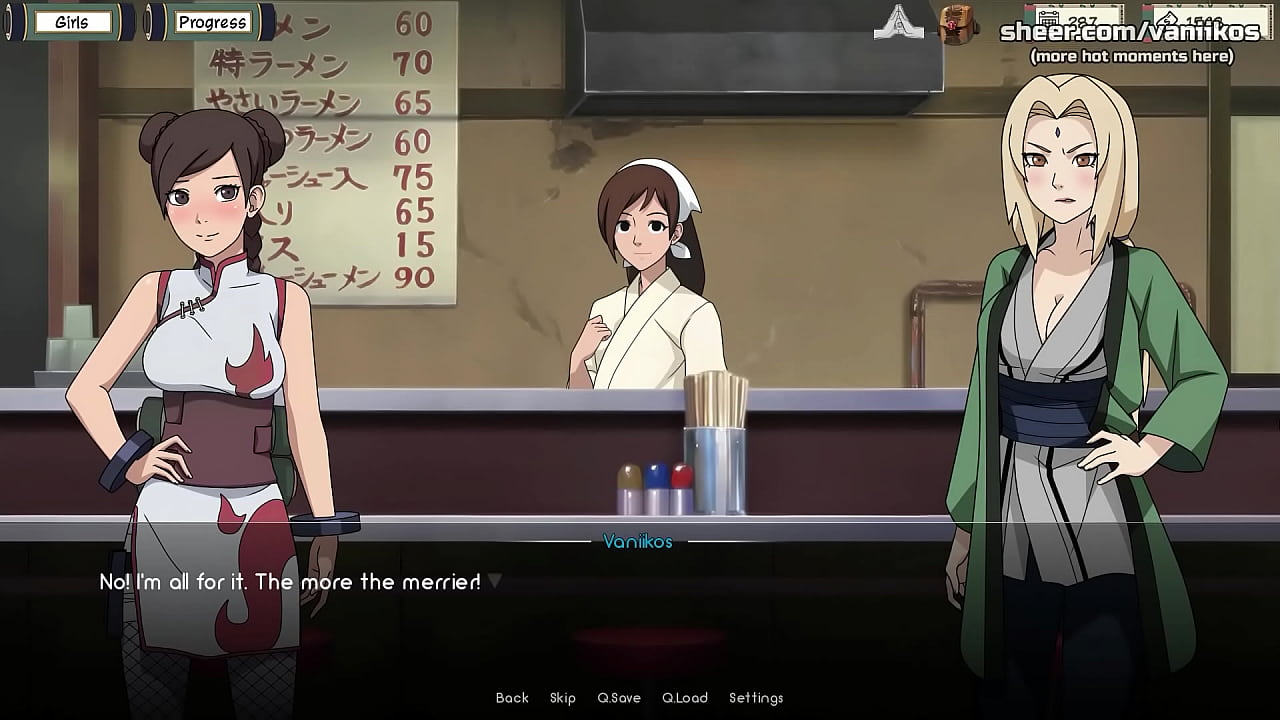Open the Settings option
The image size is (1280, 720).
(758, 698)
